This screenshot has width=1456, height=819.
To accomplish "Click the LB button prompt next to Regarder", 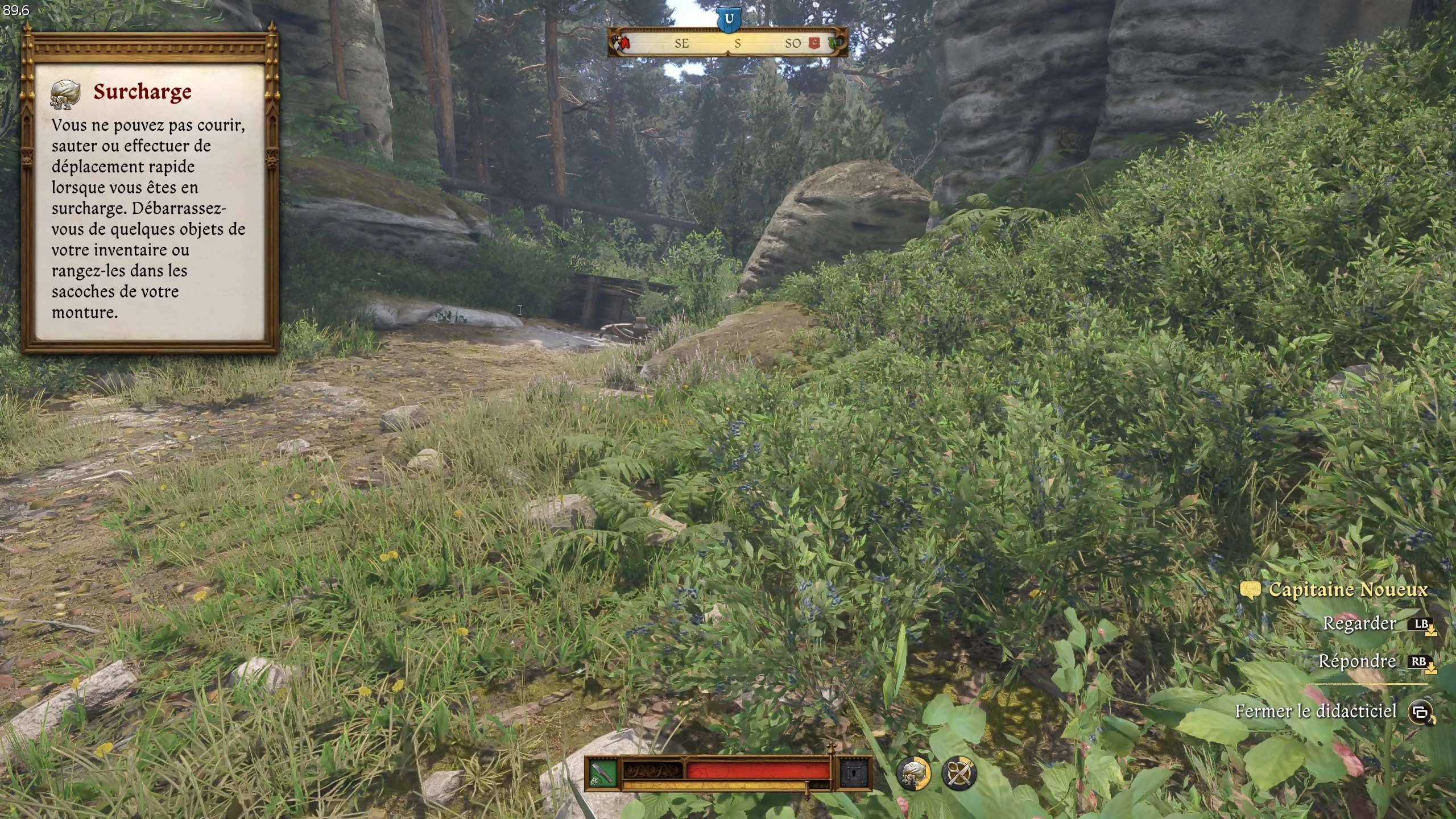I will point(1423,624).
